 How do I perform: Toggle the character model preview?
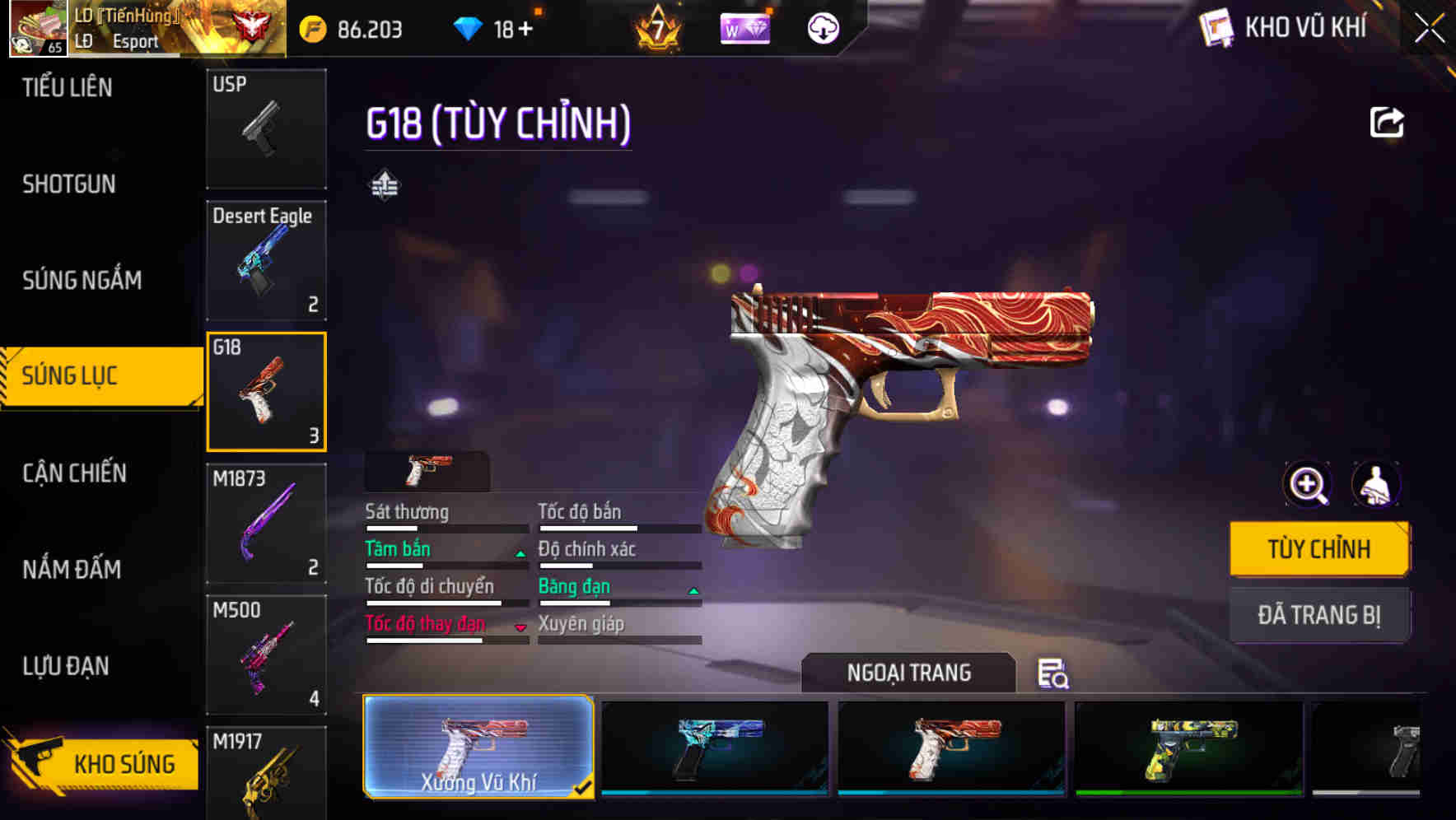1377,485
